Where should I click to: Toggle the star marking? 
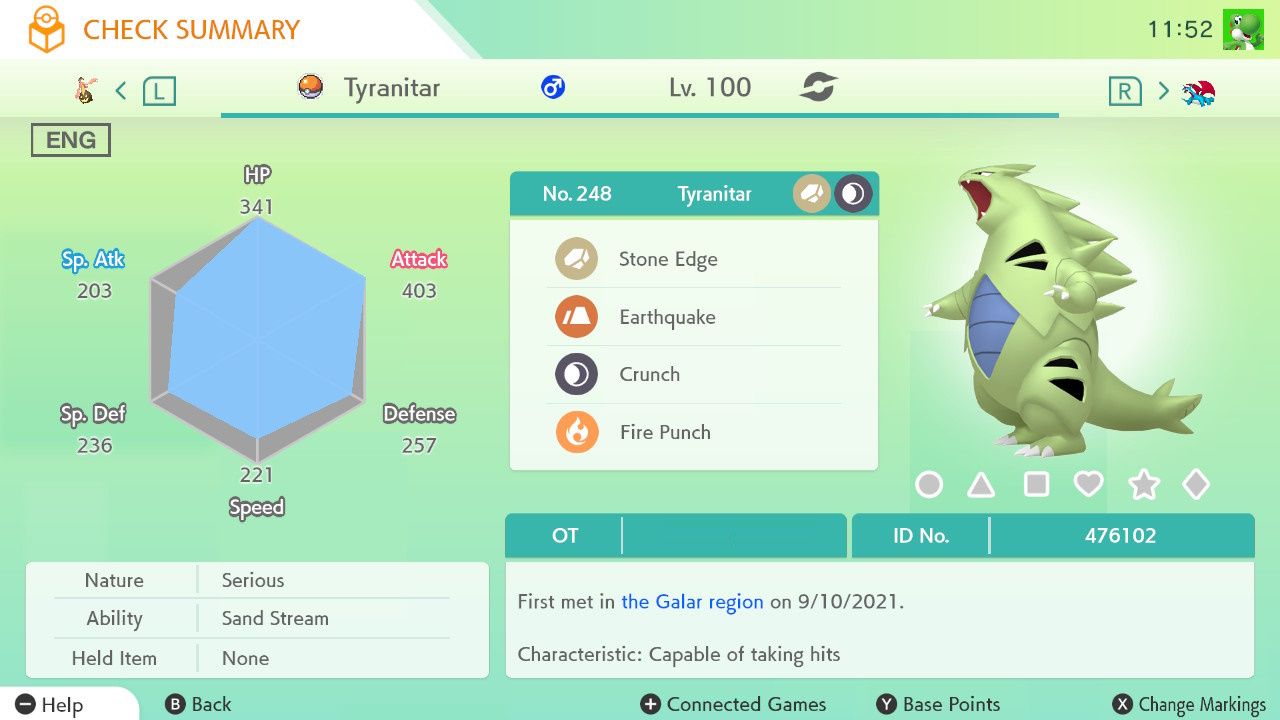(x=1143, y=485)
